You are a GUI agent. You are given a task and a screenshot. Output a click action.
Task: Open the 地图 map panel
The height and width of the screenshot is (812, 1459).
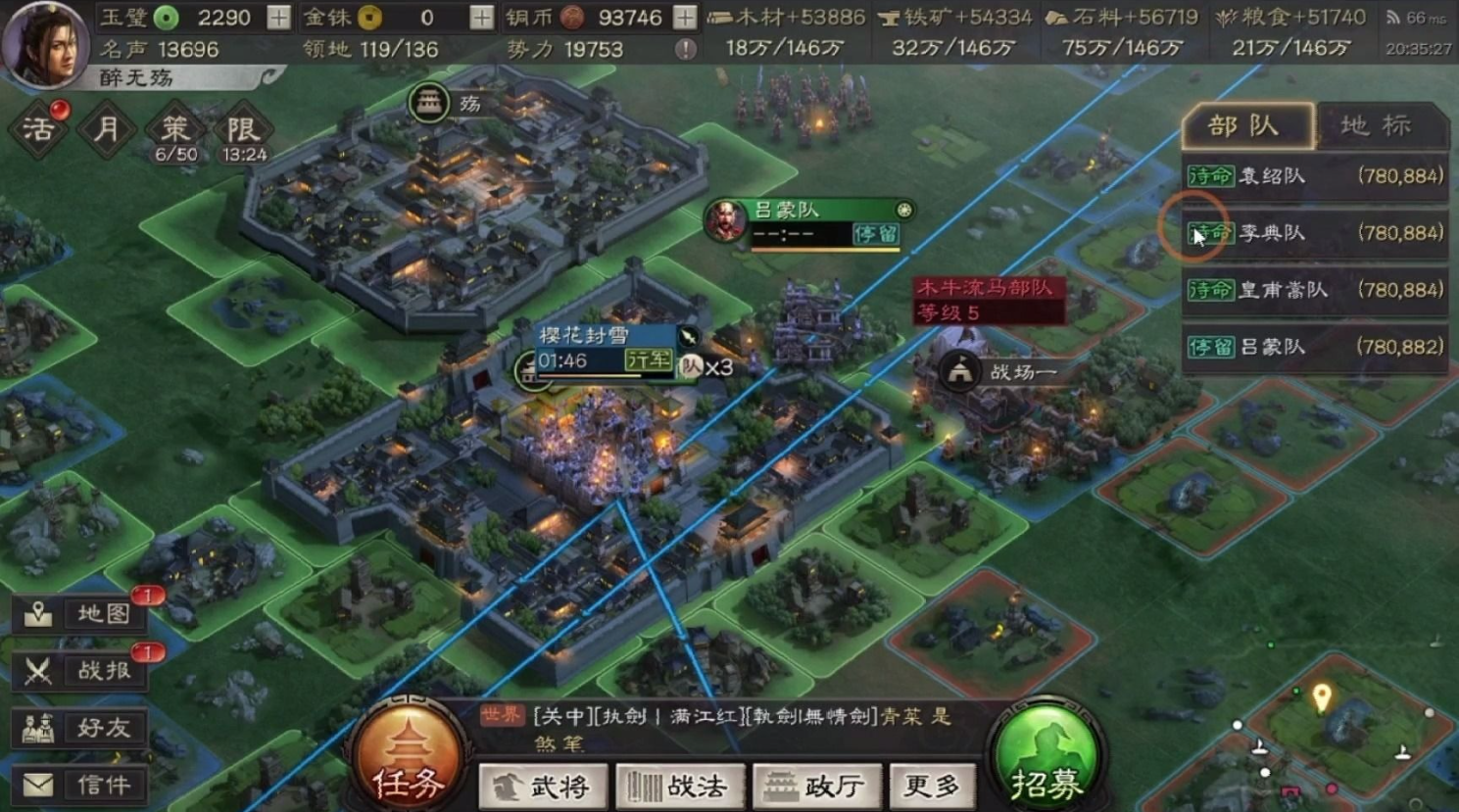(78, 613)
